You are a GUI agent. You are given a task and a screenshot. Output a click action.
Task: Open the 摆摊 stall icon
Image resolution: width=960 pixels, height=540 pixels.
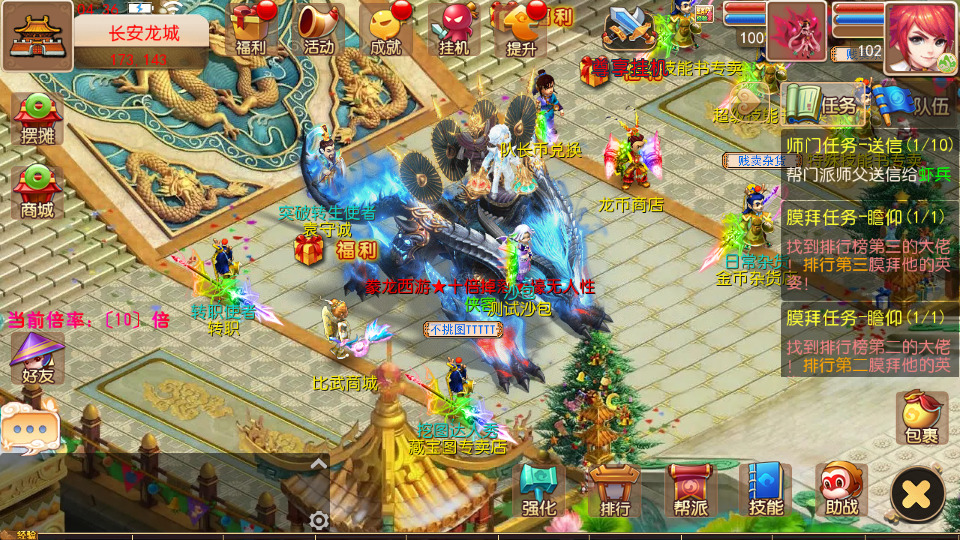point(37,122)
